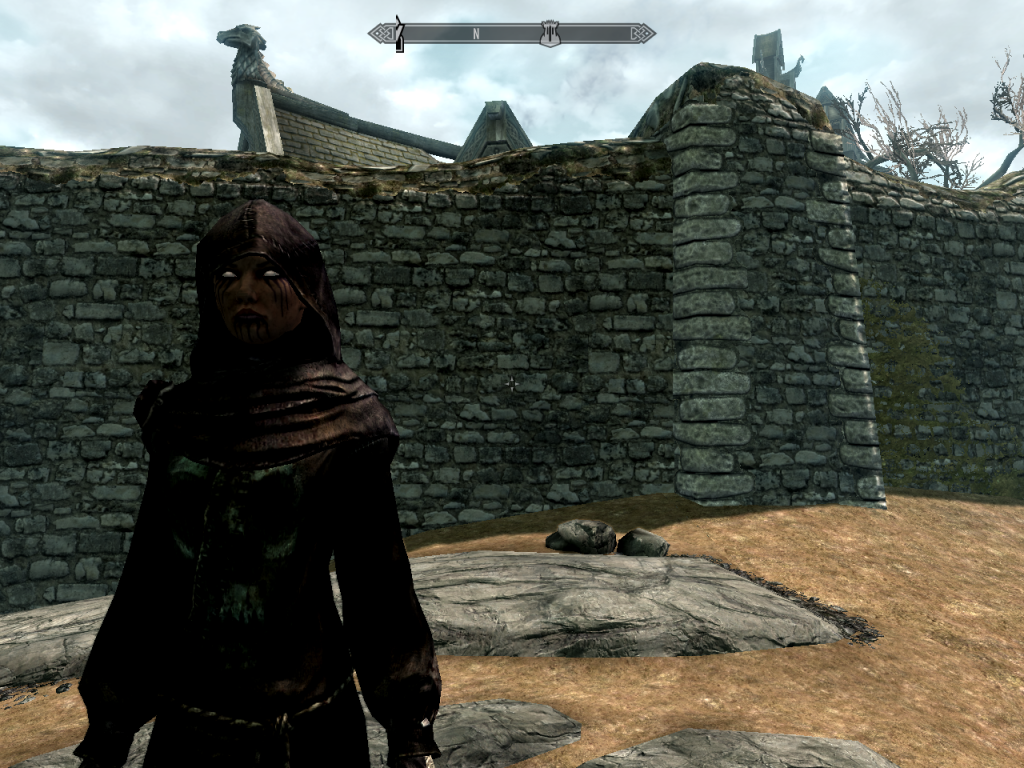Click the castle shield marker on the compass
1024x768 pixels.
tap(549, 33)
